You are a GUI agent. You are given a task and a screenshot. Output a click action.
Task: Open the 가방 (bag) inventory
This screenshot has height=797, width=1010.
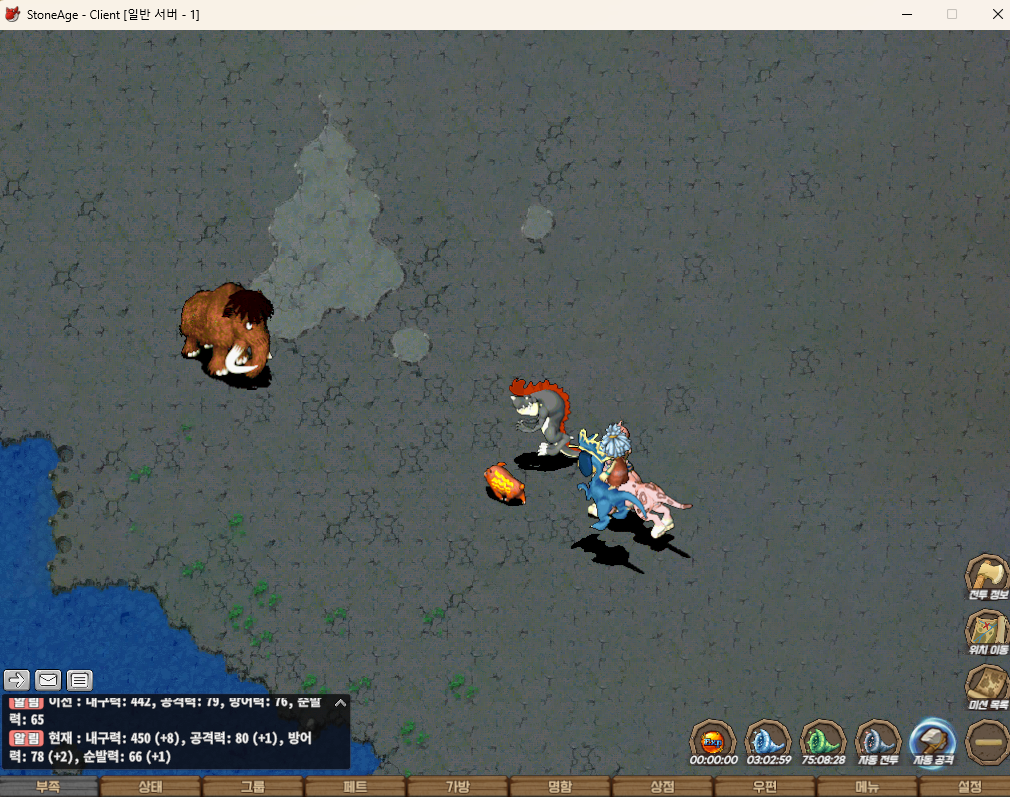tap(457, 787)
